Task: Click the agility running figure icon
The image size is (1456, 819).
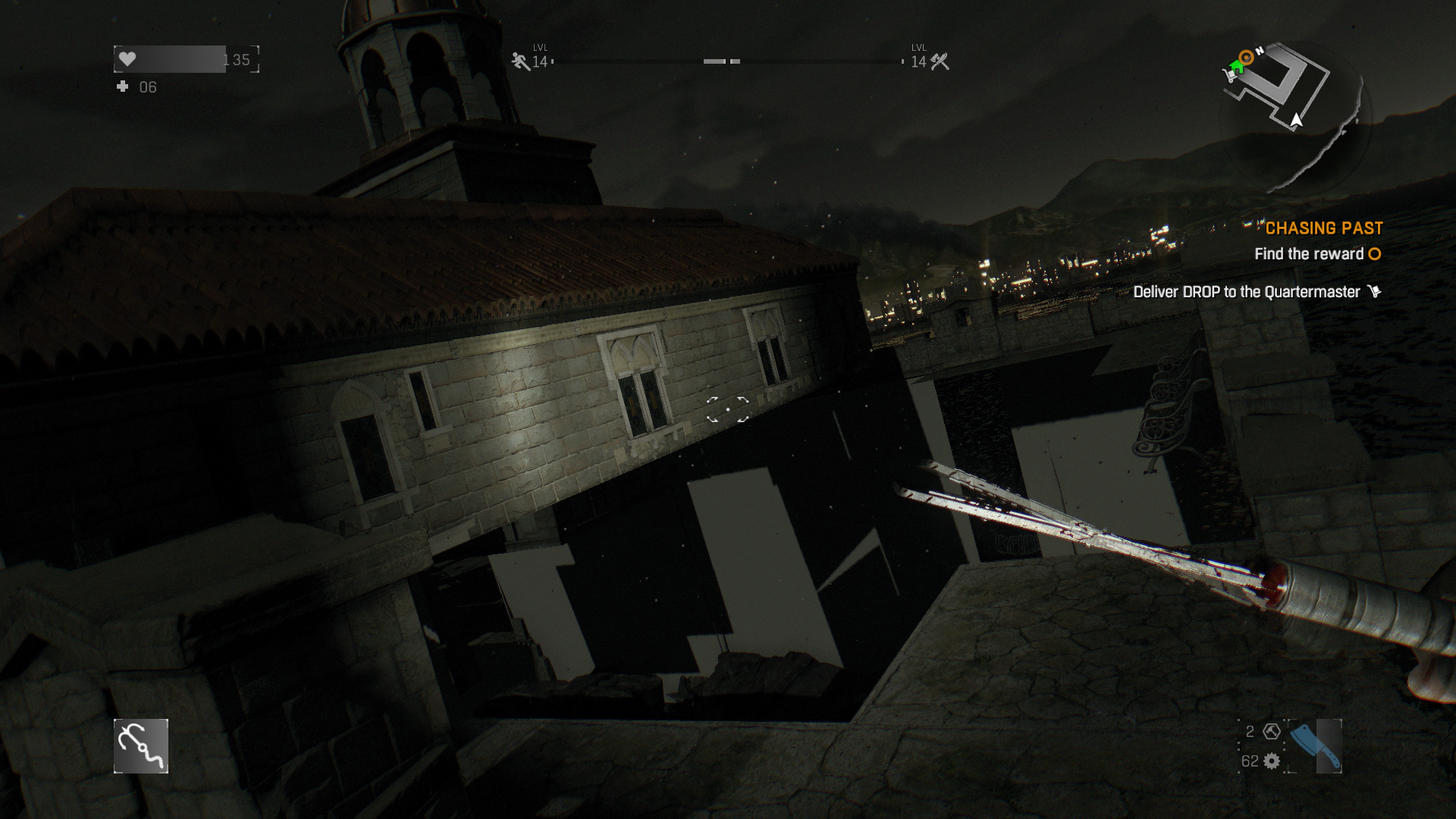Action: 520,61
